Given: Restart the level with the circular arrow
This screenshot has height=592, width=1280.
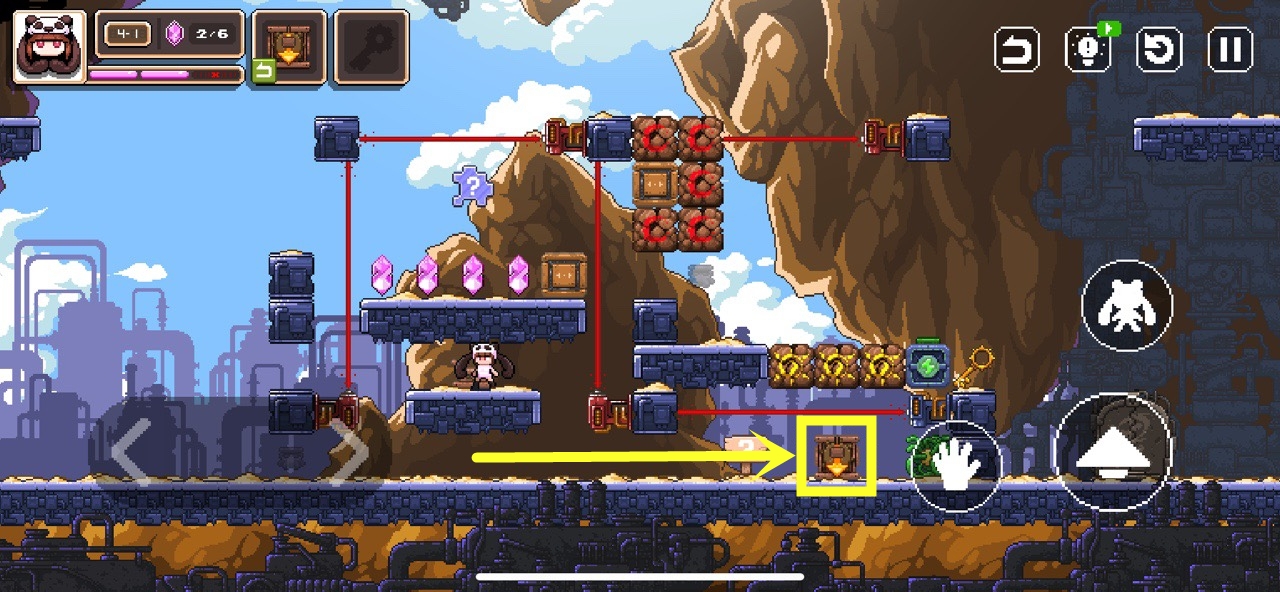Looking at the screenshot, I should (1160, 50).
